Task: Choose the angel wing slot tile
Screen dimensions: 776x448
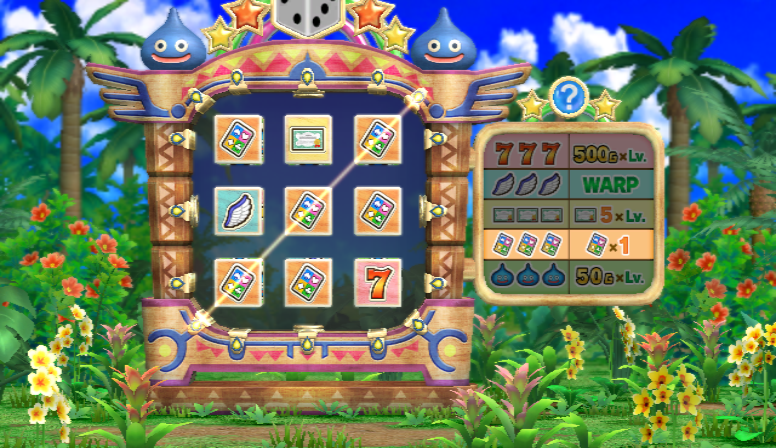Action: coord(239,210)
